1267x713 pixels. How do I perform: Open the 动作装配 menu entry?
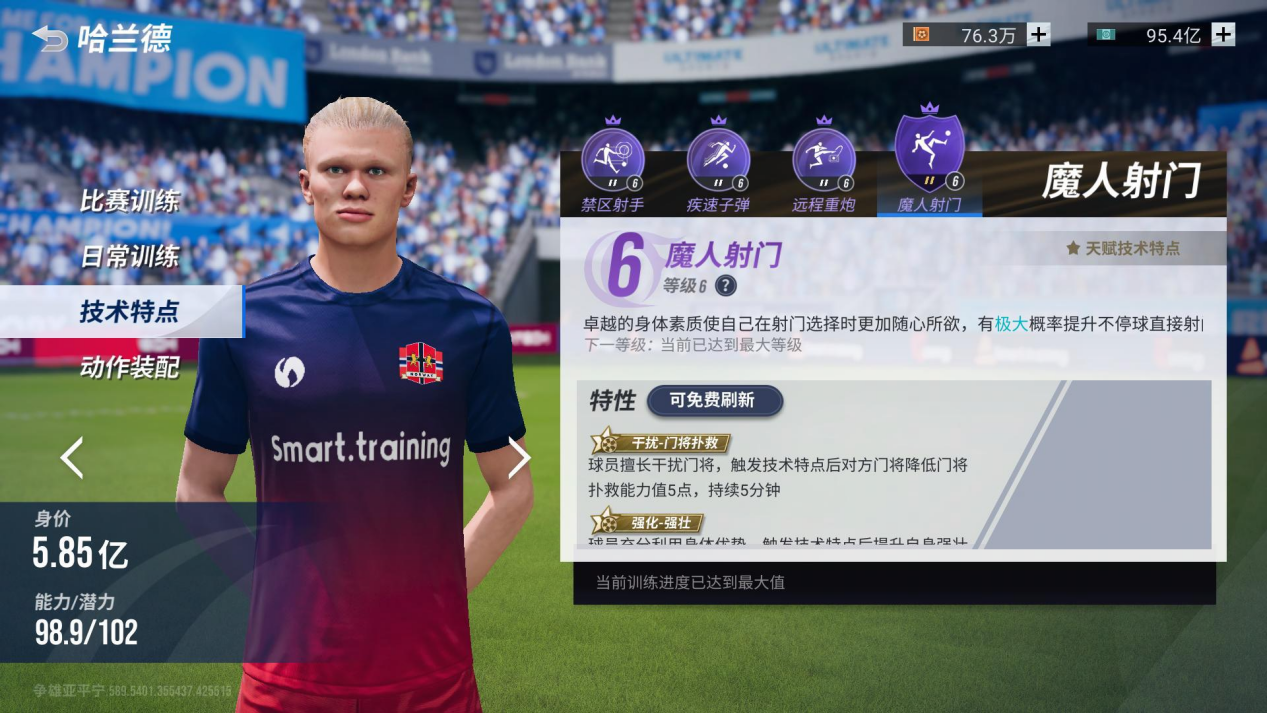coord(129,367)
